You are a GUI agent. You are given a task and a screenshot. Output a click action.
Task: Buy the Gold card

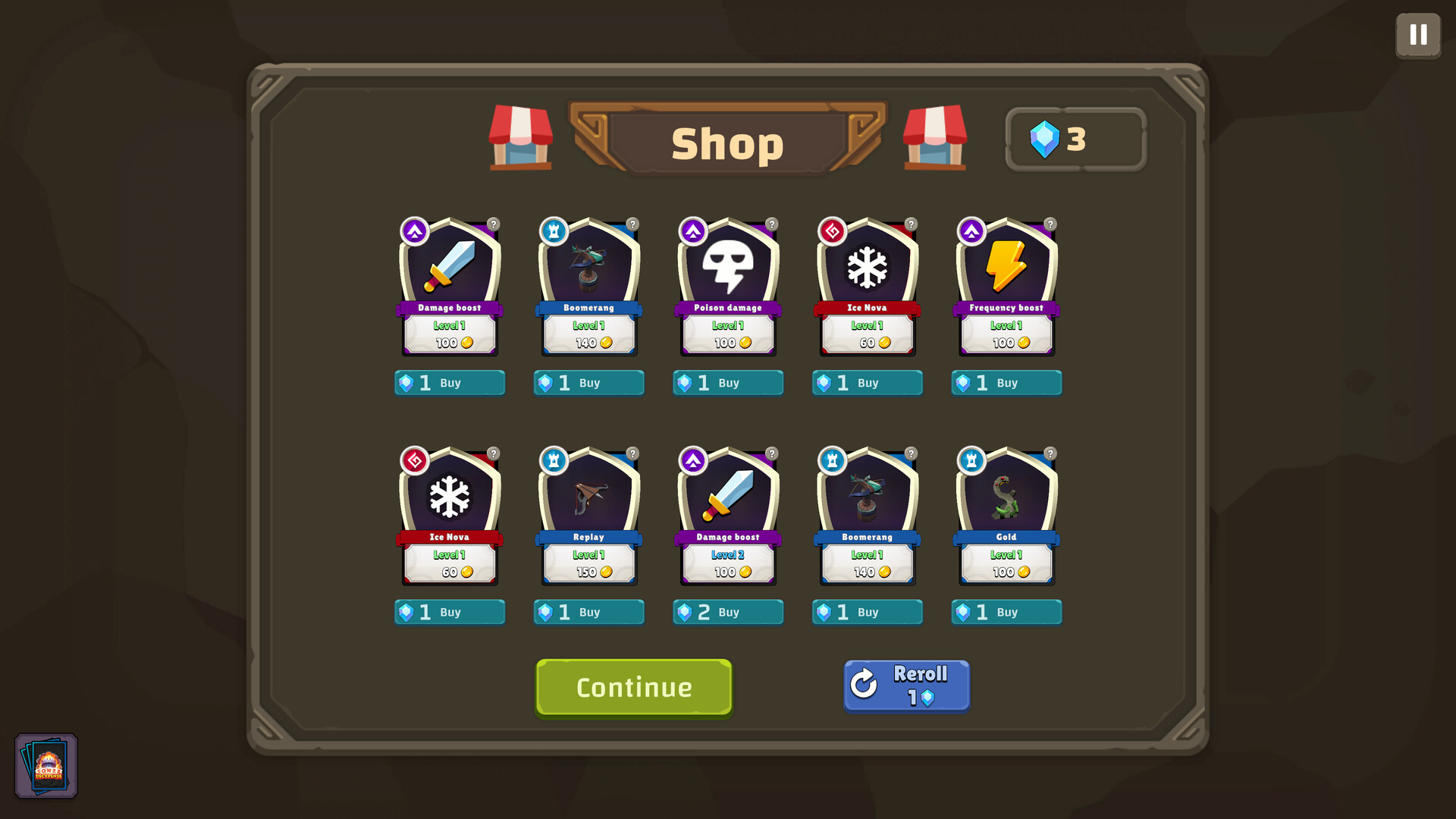[x=1006, y=612]
